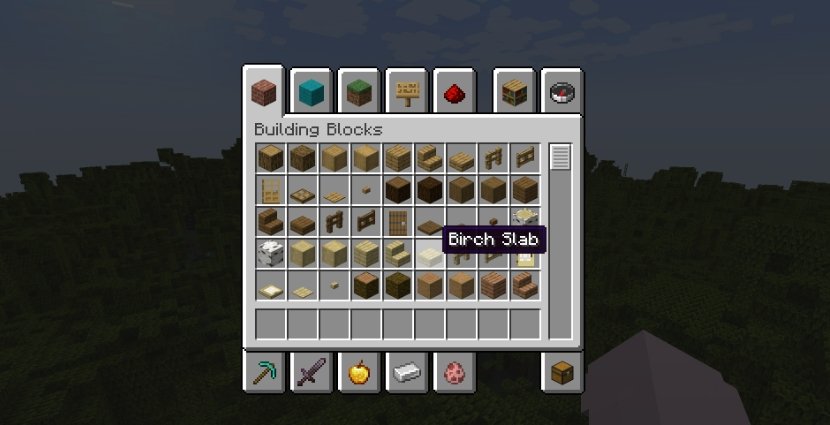The height and width of the screenshot is (425, 830).
Task: Open the compass search tab
Action: tap(562, 92)
